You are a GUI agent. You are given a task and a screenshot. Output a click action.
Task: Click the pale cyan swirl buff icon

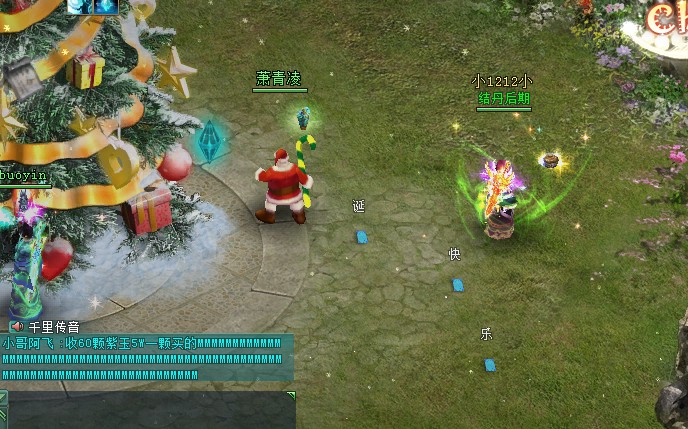coord(81,6)
